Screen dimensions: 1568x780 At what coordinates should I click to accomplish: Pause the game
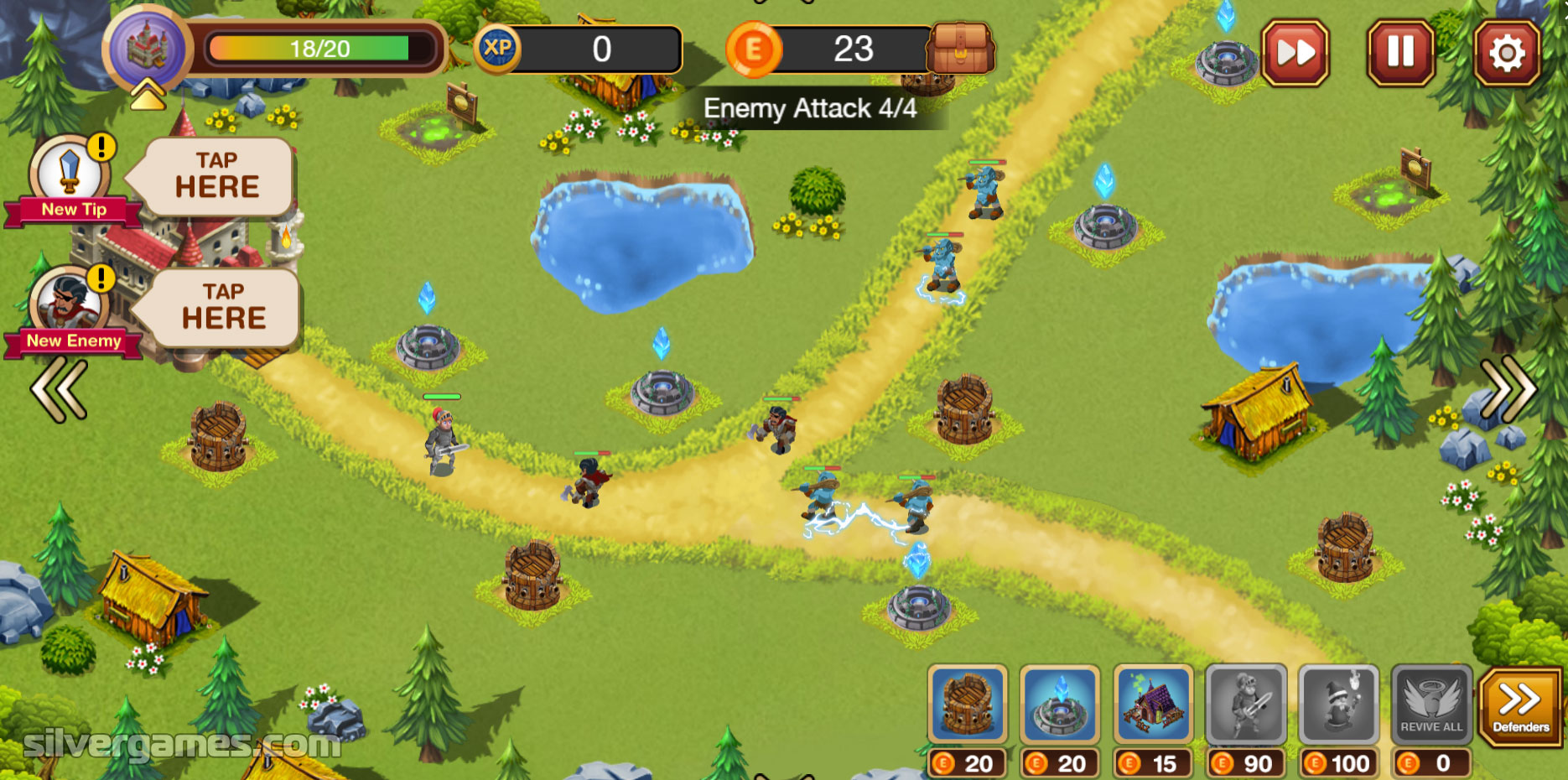click(1400, 53)
